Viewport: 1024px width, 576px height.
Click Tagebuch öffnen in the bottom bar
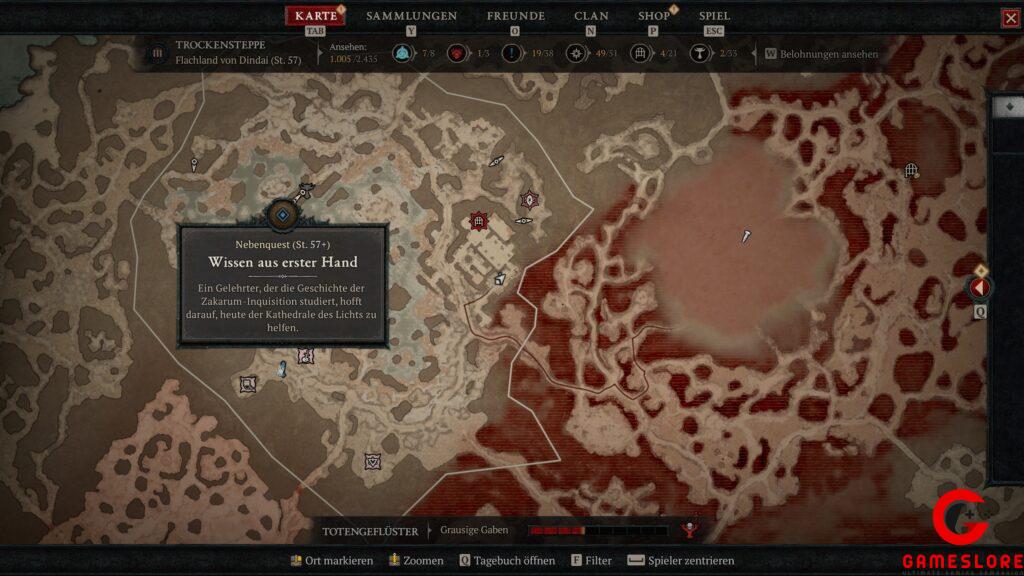click(x=507, y=561)
